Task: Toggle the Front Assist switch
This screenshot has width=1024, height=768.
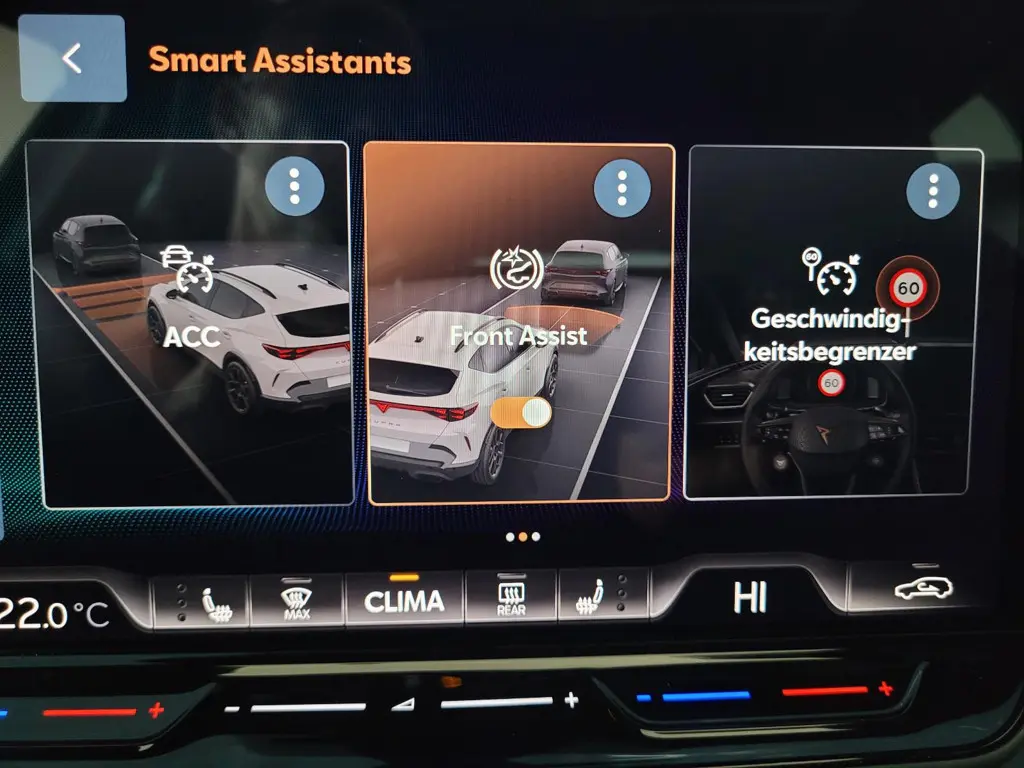Action: click(x=523, y=412)
